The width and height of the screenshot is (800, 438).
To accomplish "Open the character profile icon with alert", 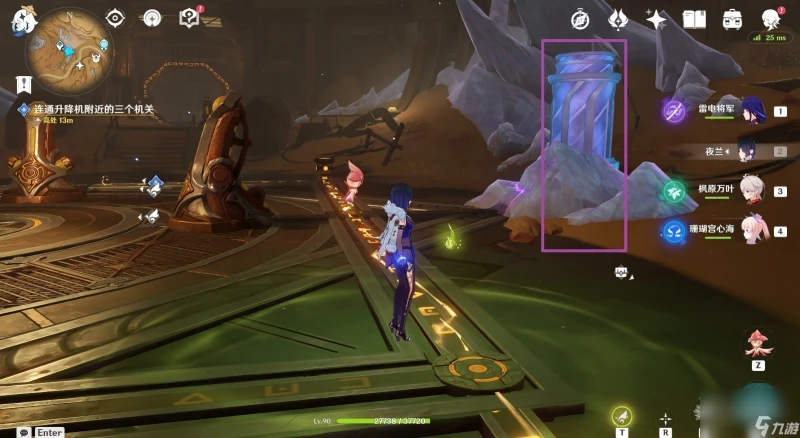I will 770,18.
